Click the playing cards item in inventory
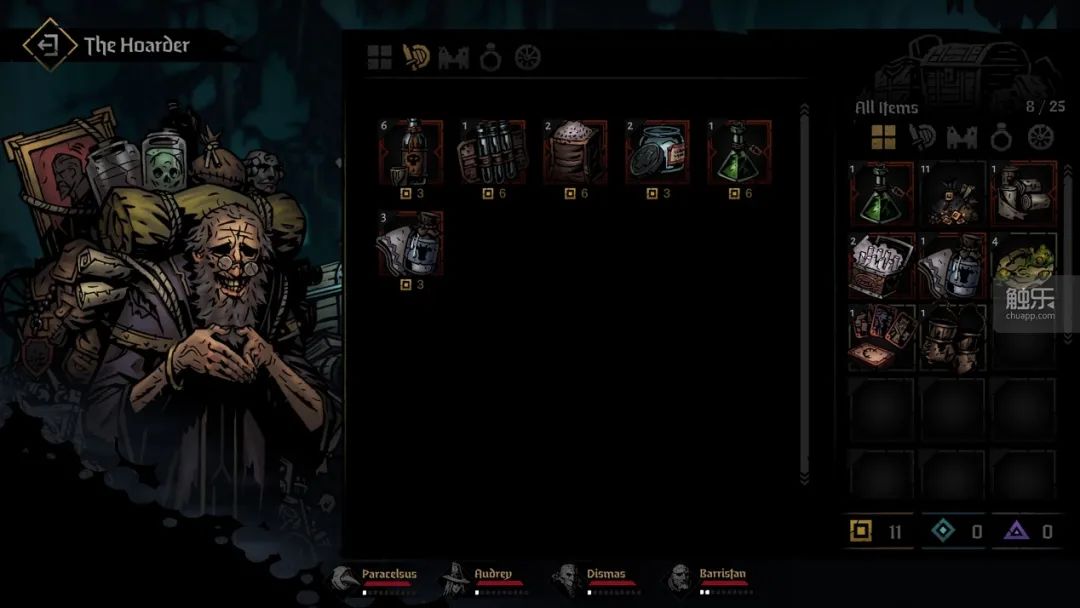Viewport: 1080px width, 608px height. pos(882,338)
